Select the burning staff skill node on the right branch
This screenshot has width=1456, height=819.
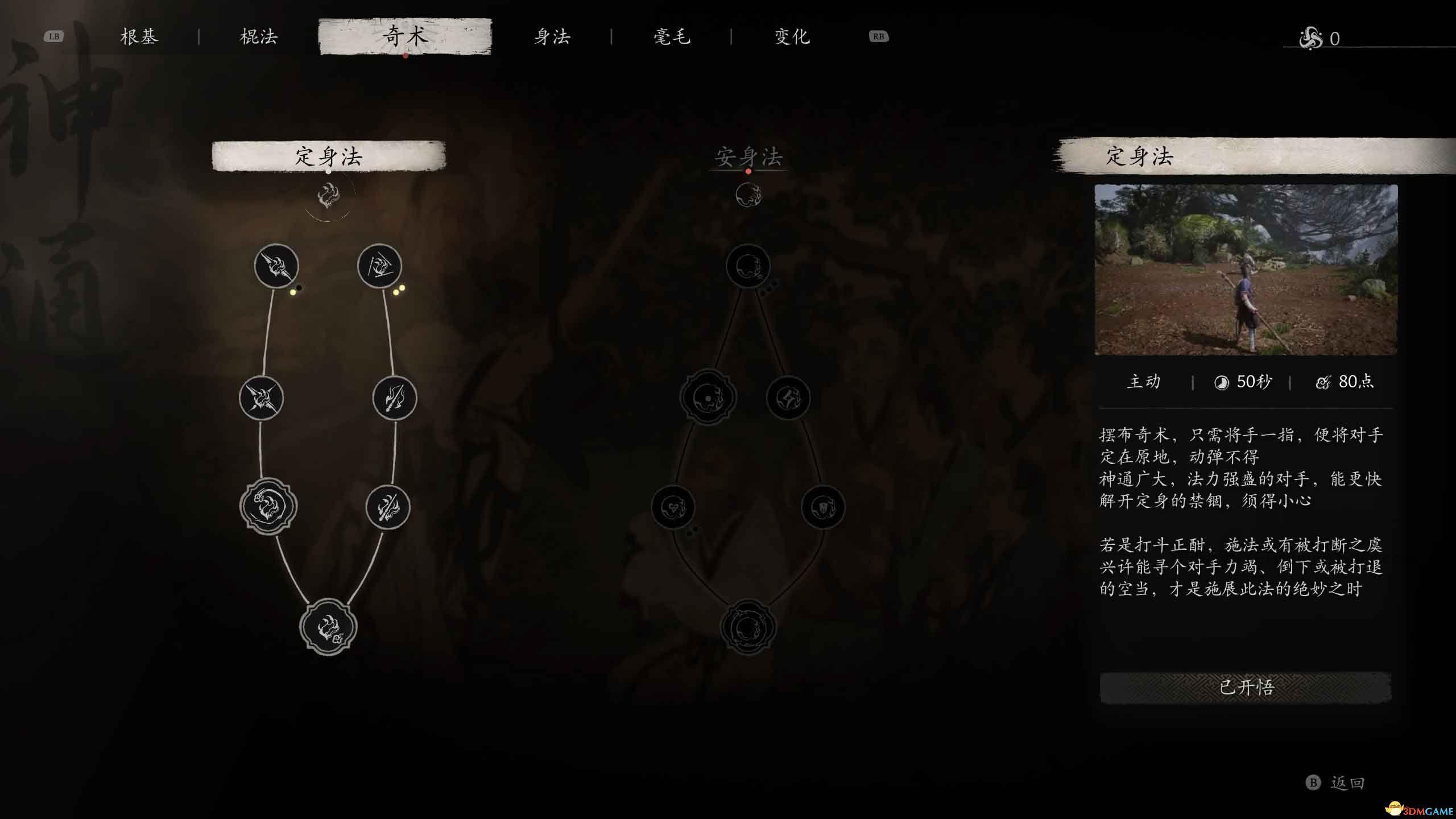tap(394, 398)
